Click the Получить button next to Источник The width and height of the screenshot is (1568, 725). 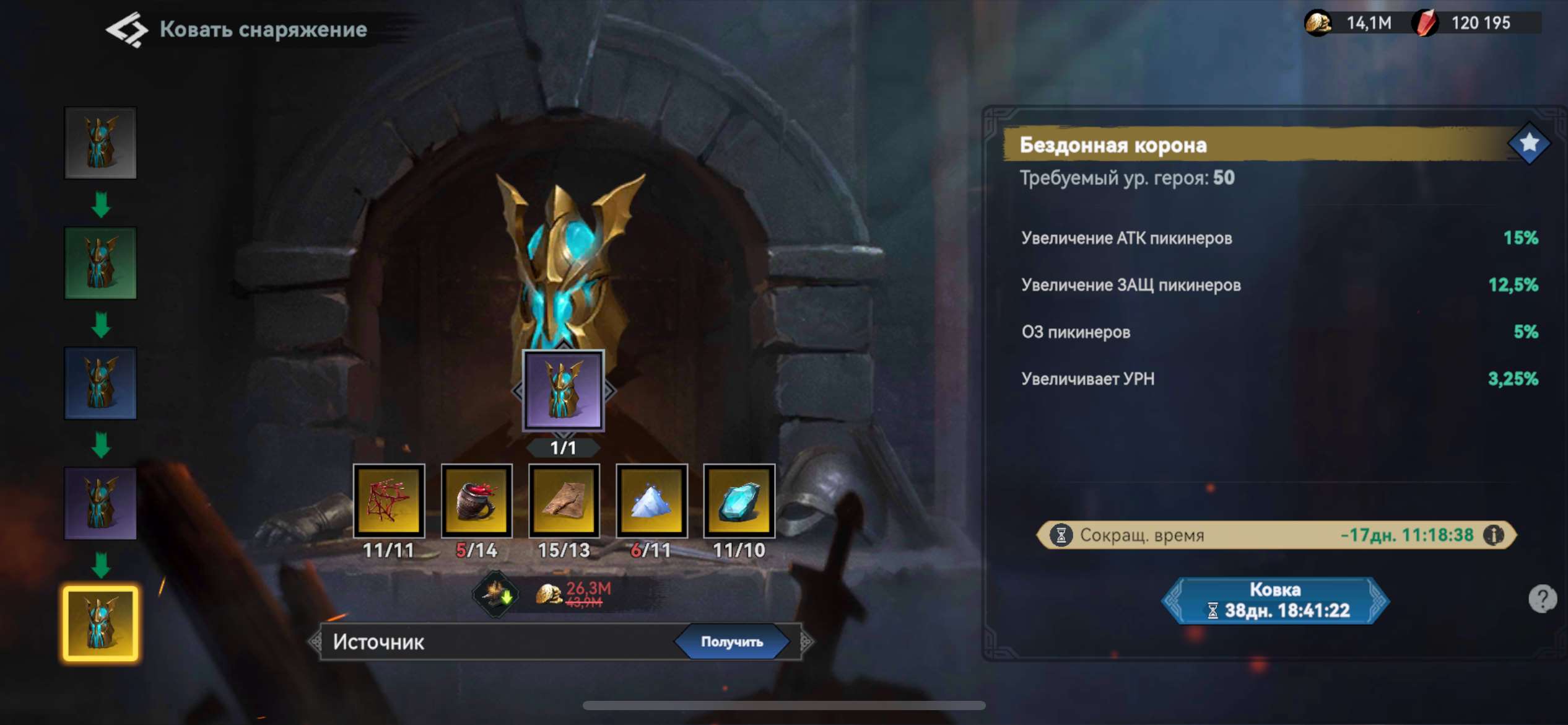point(731,642)
